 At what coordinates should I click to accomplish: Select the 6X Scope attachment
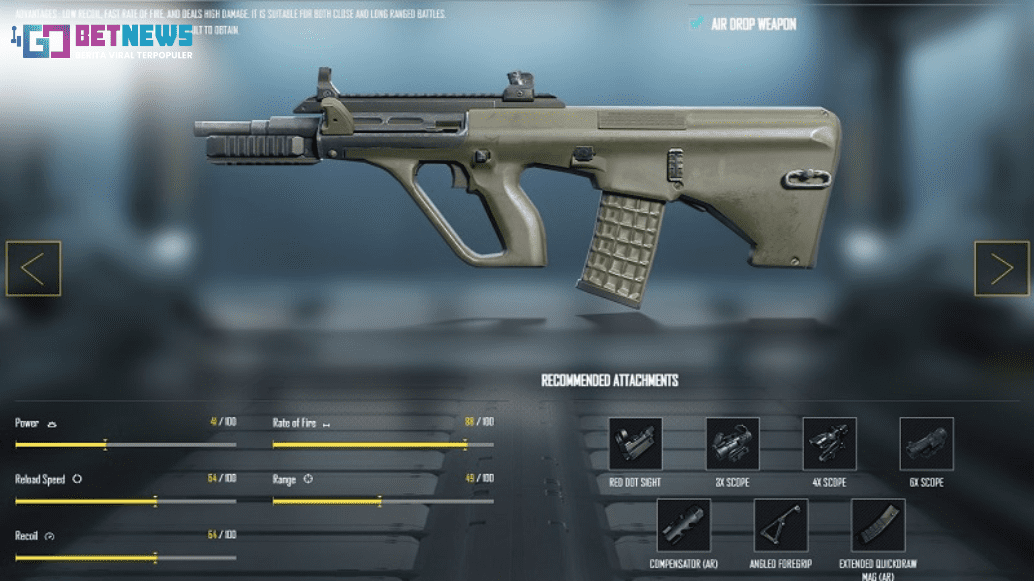926,444
